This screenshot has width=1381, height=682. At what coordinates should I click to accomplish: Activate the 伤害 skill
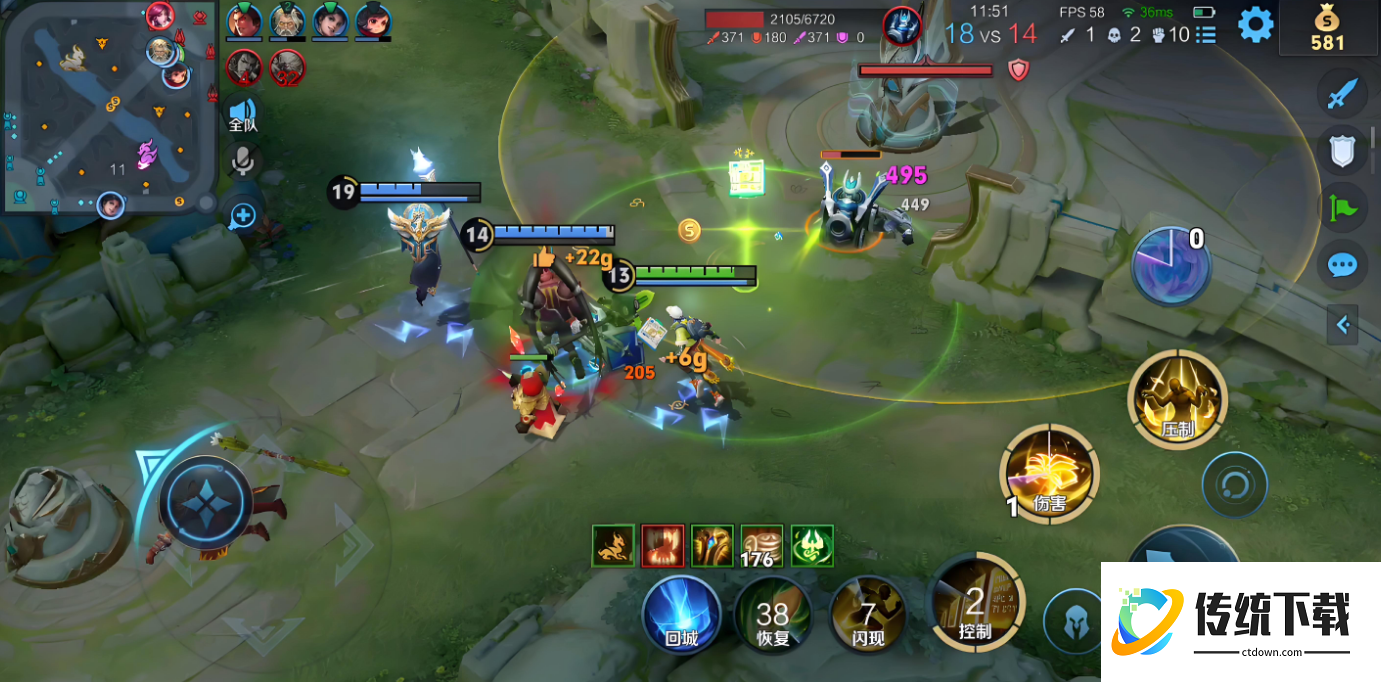[x=1050, y=474]
